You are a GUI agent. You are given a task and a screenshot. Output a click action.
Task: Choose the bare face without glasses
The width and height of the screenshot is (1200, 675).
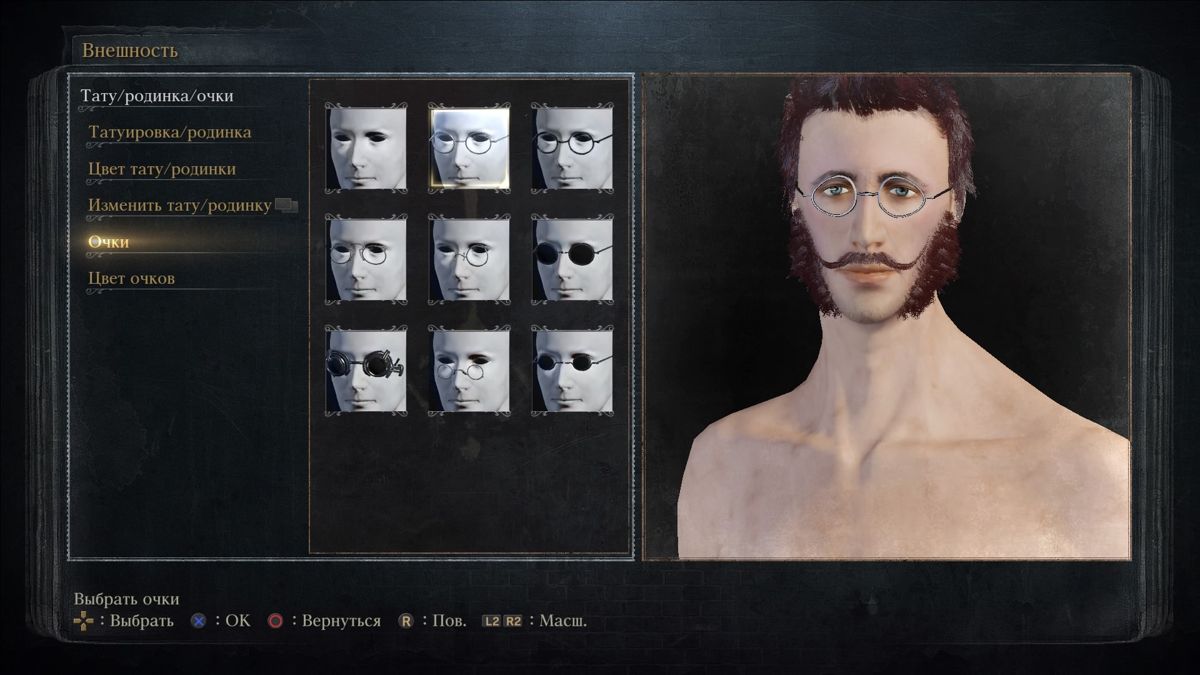(x=366, y=148)
